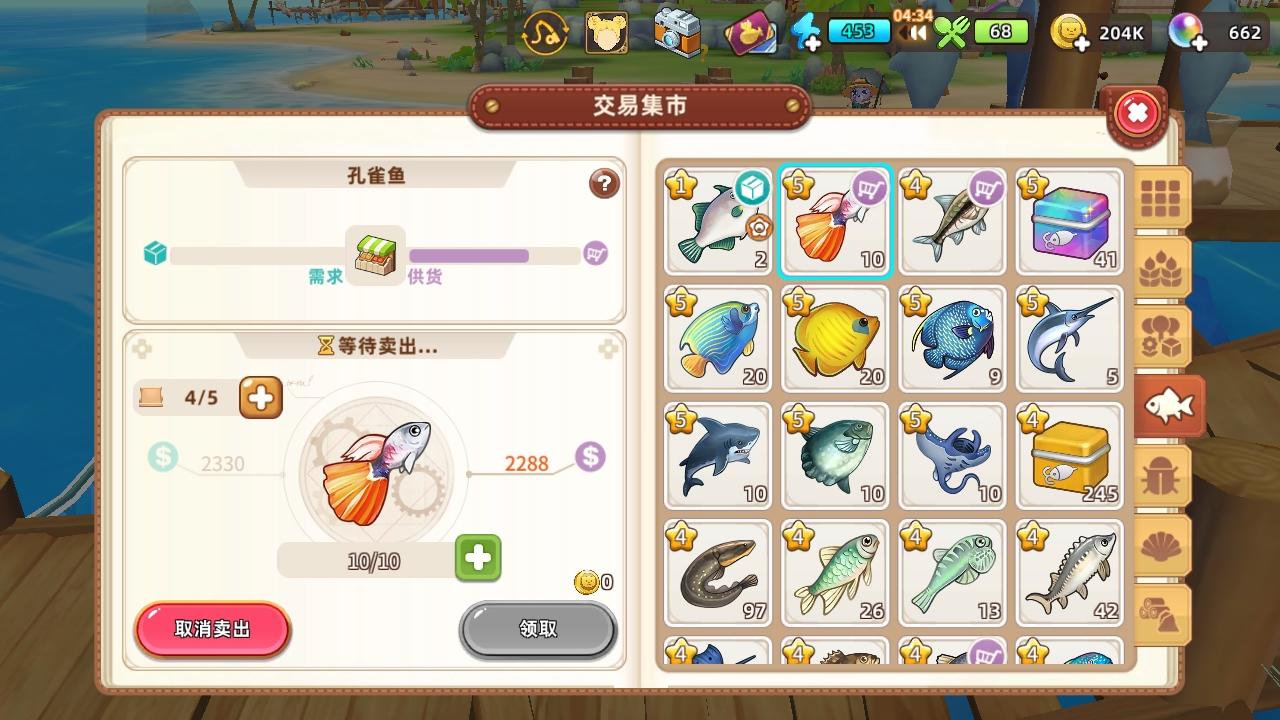The width and height of the screenshot is (1280, 720).
Task: Open the 取消卖出 cancel sale button
Action: tap(212, 630)
